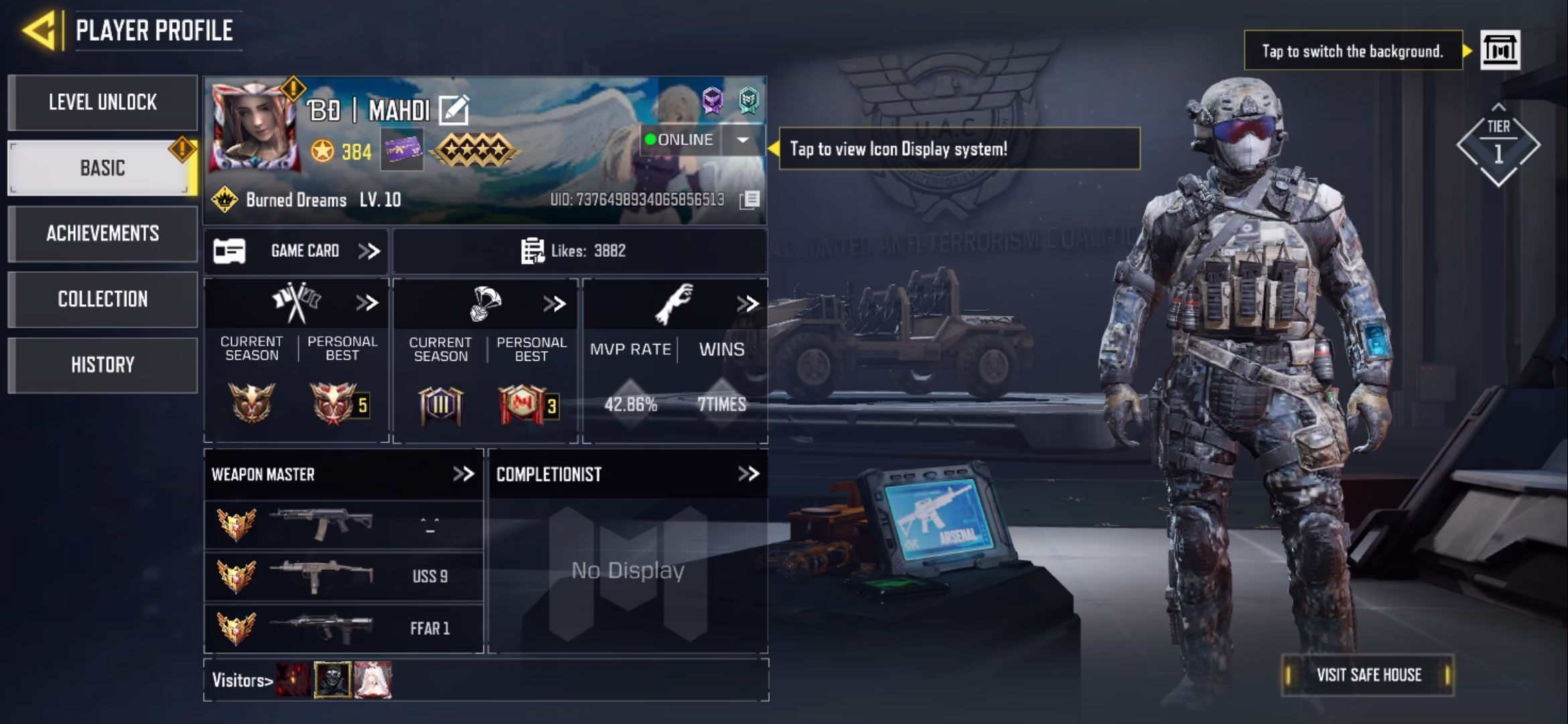Expand the Weapon Master section
The image size is (1568, 724).
coord(463,475)
